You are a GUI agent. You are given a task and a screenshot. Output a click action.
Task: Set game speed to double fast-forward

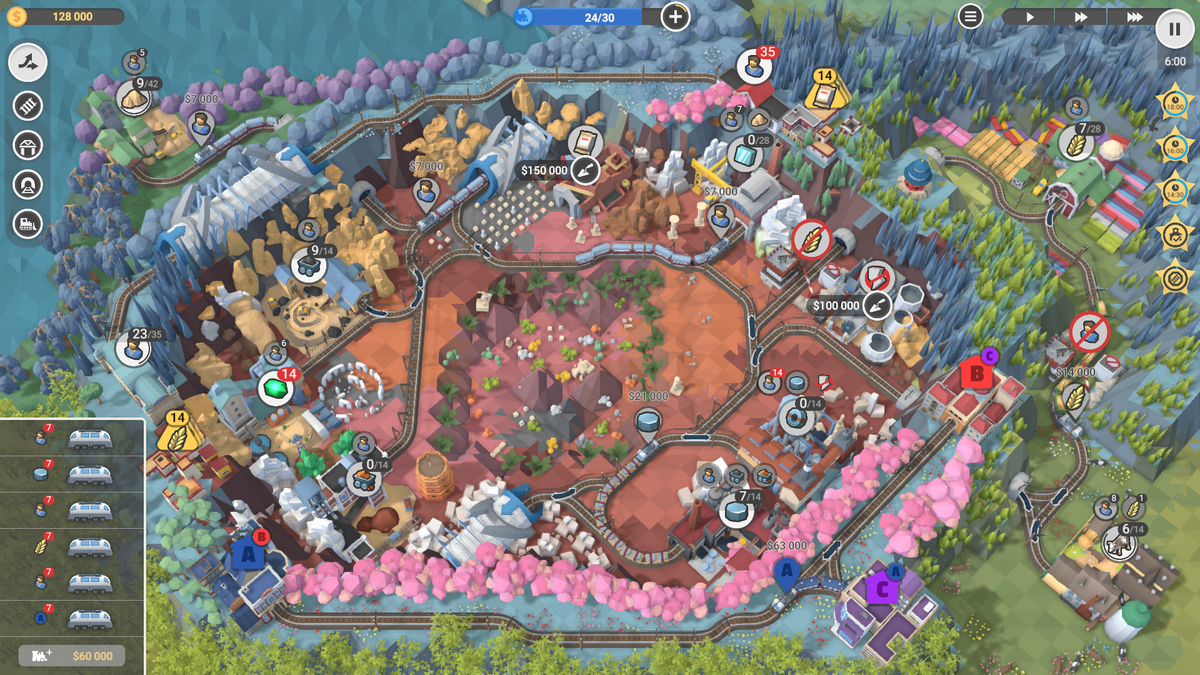tap(1081, 17)
